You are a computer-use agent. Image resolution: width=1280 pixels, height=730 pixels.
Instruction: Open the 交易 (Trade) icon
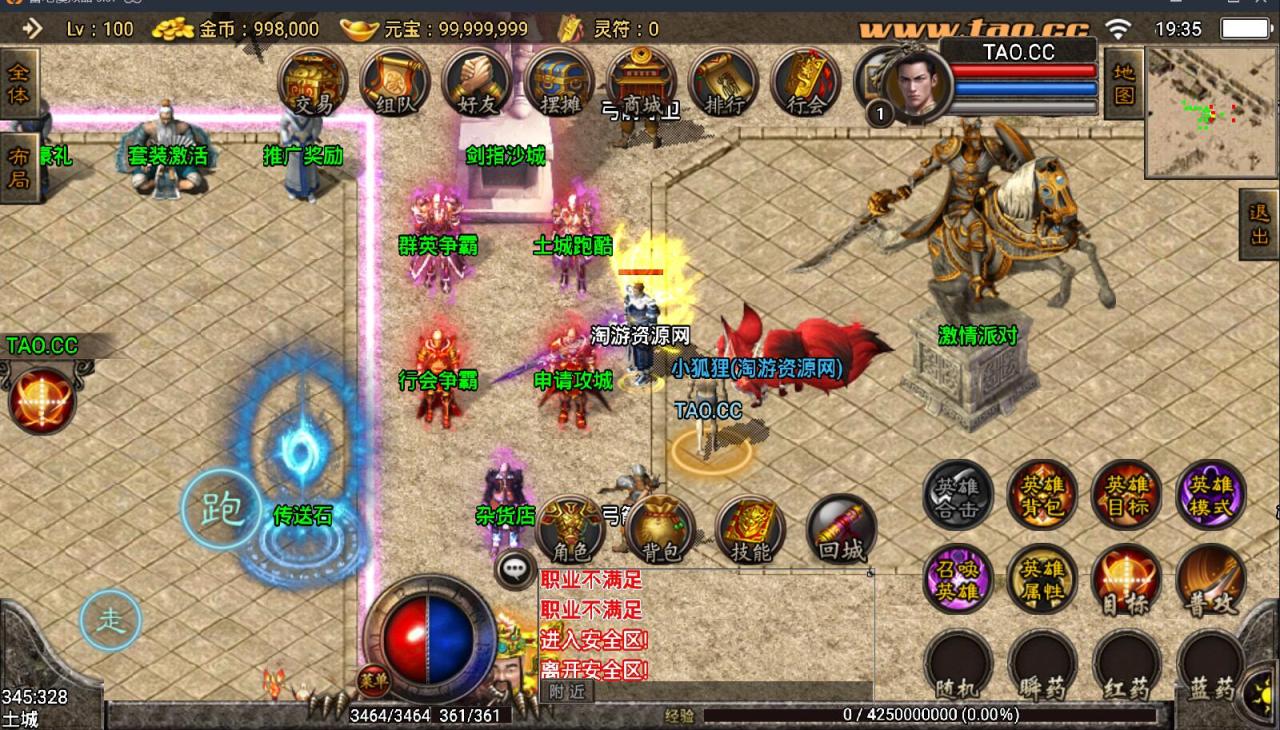pyautogui.click(x=312, y=85)
